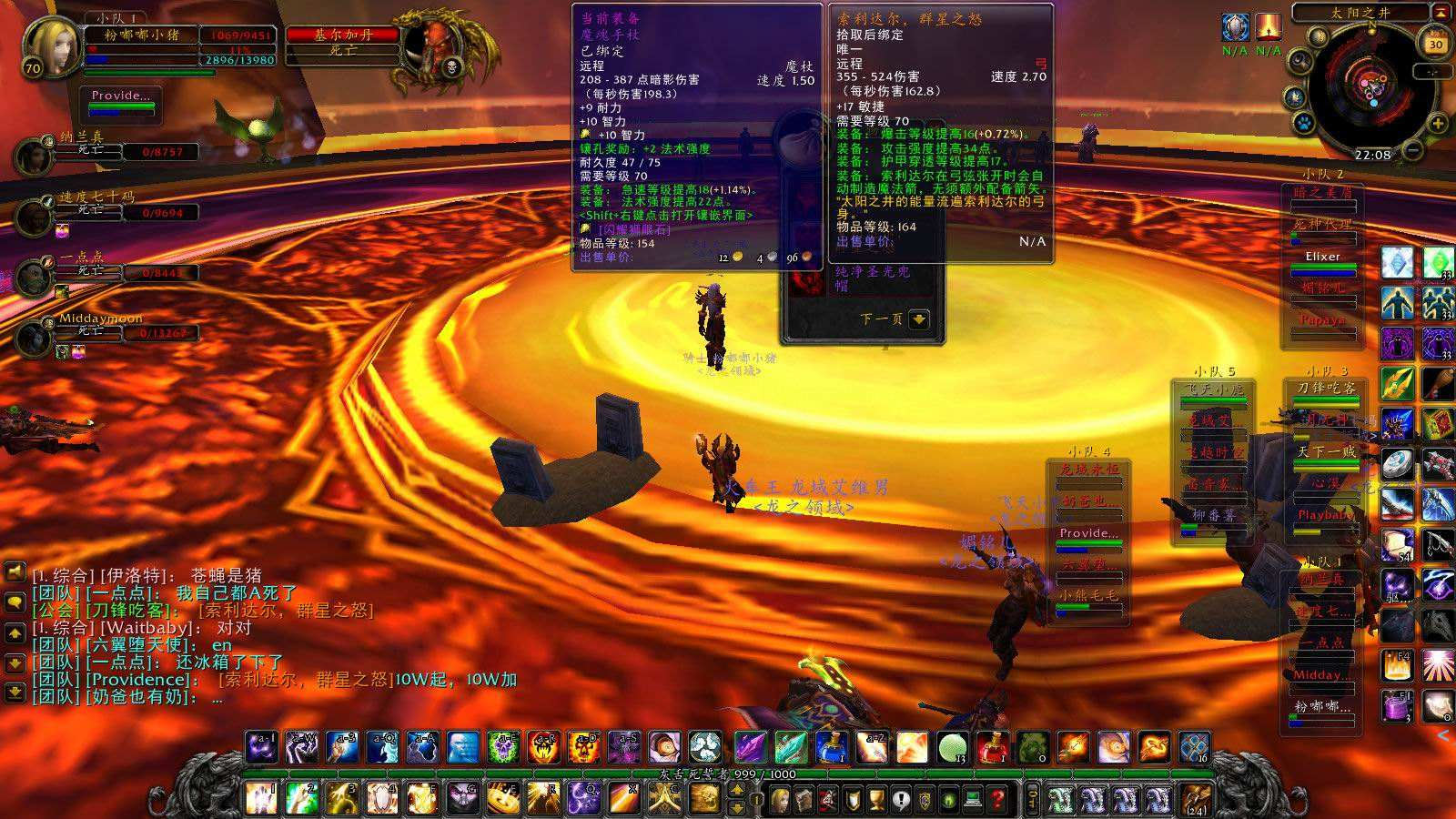
Task: Zoom out the minimap with the minus button
Action: pos(1412,149)
